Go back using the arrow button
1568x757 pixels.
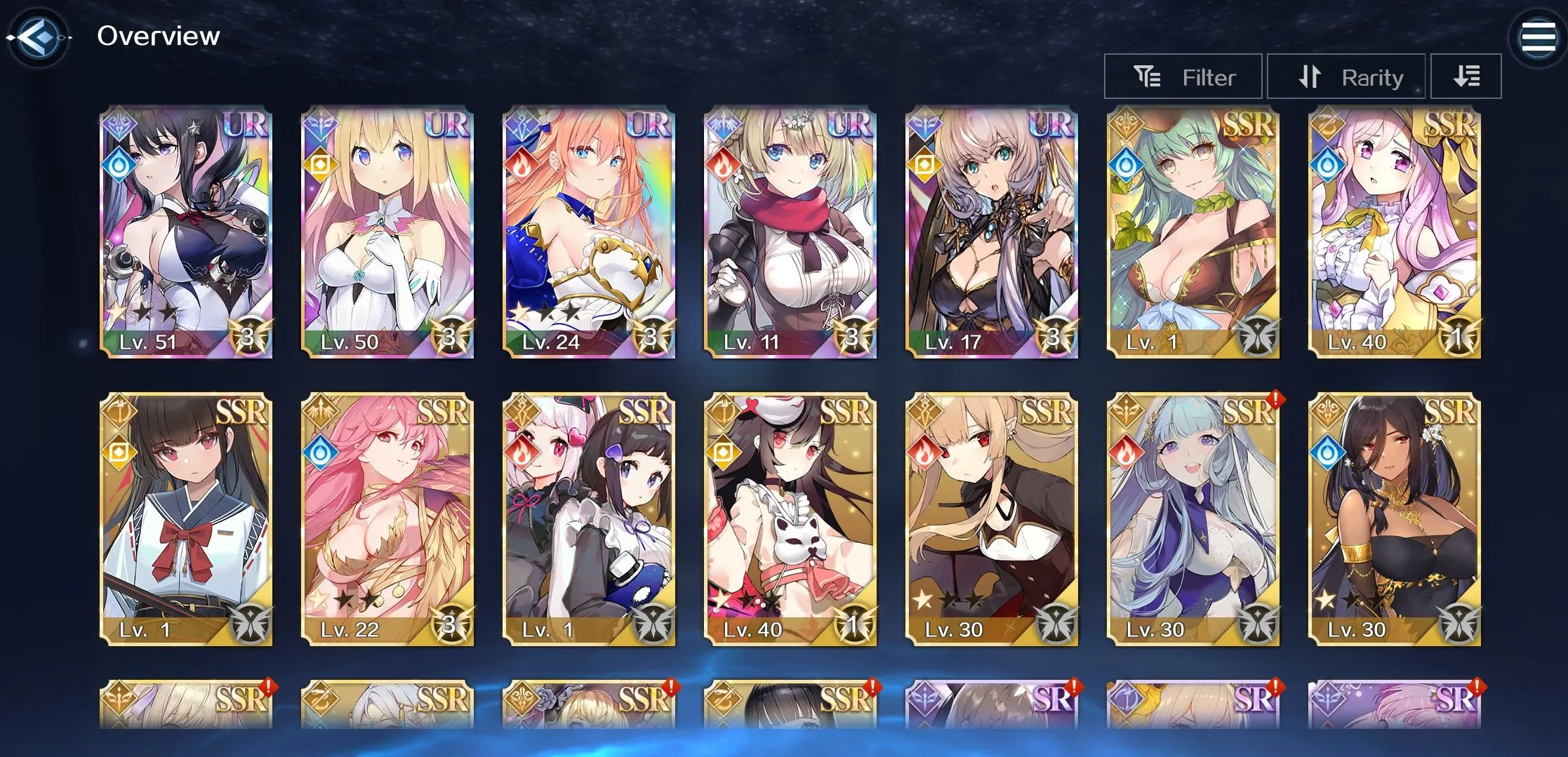point(38,36)
